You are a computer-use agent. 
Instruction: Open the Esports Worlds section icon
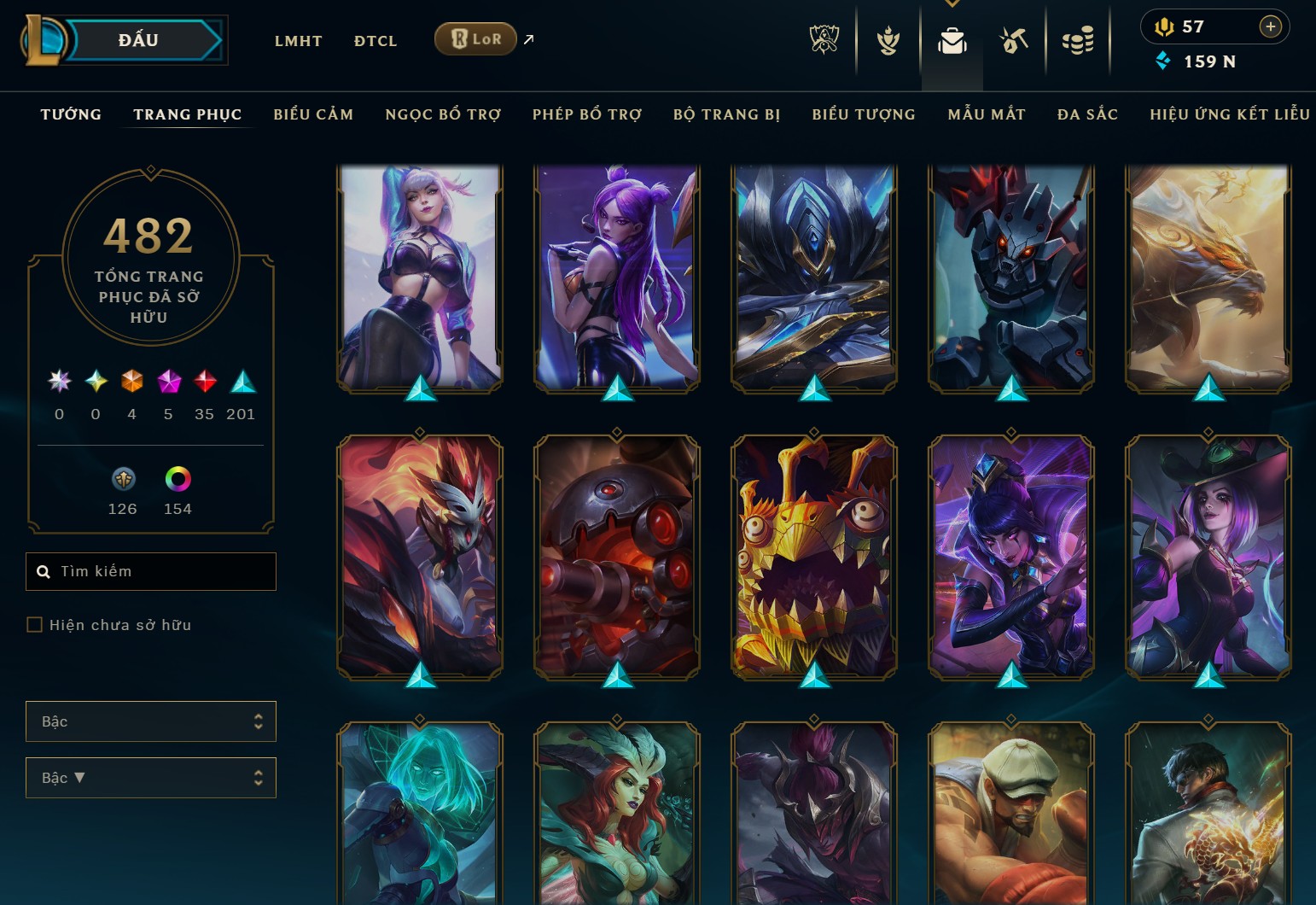point(824,39)
